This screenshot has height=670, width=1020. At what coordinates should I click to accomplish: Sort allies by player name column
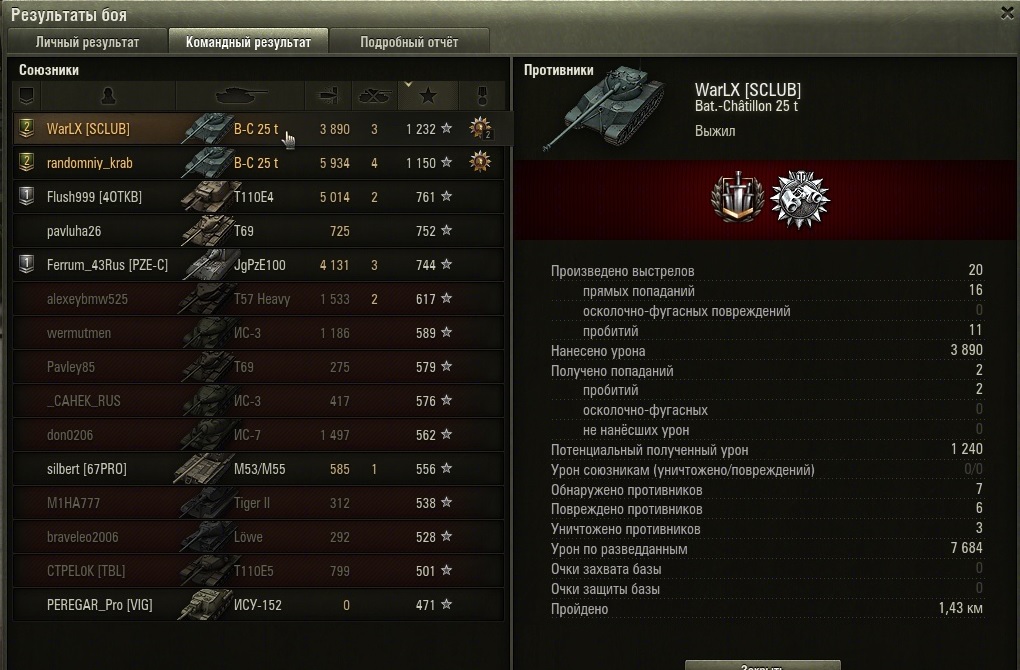tap(108, 96)
